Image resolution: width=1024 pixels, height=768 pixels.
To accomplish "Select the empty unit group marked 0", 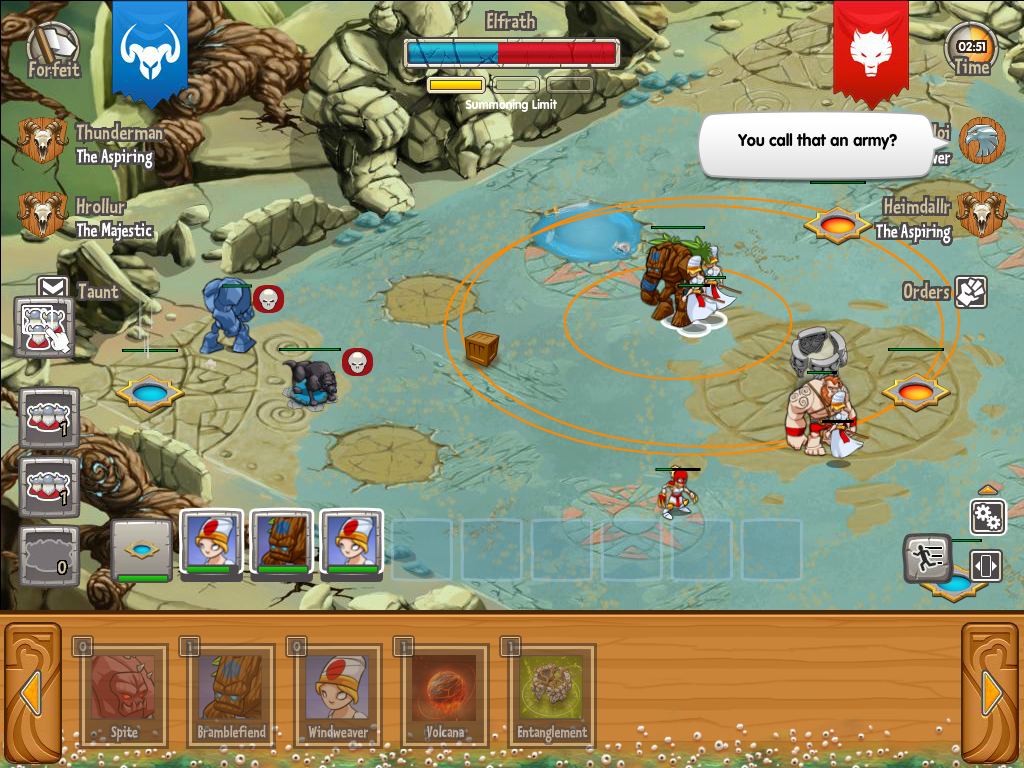I will [49, 555].
